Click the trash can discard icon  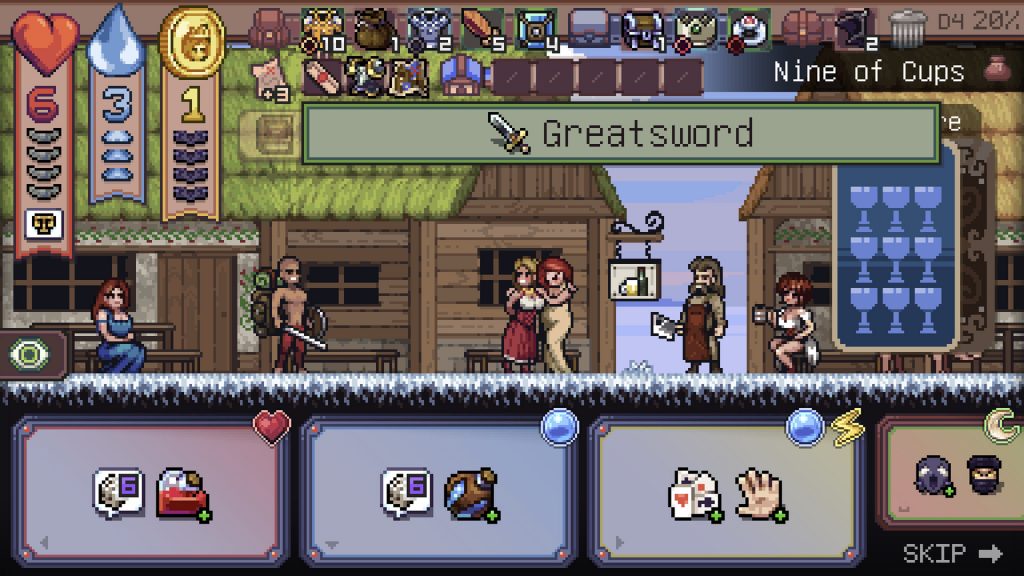[x=907, y=27]
